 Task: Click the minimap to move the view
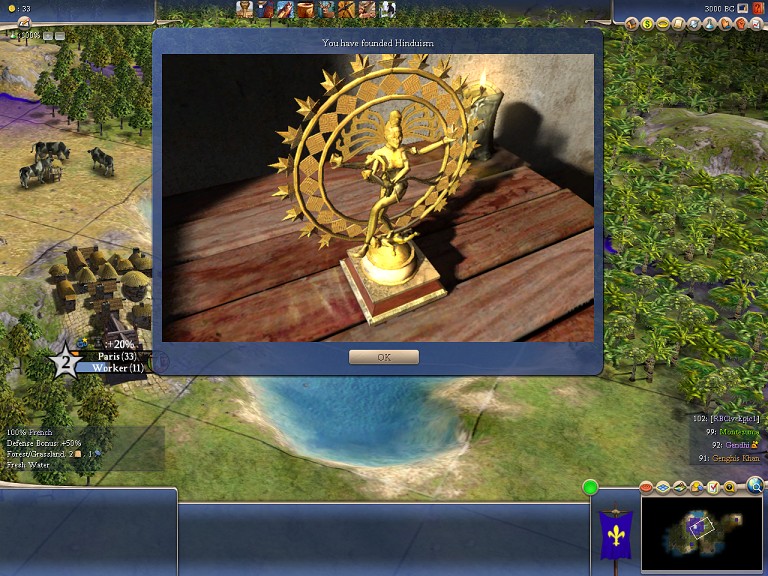click(x=701, y=531)
